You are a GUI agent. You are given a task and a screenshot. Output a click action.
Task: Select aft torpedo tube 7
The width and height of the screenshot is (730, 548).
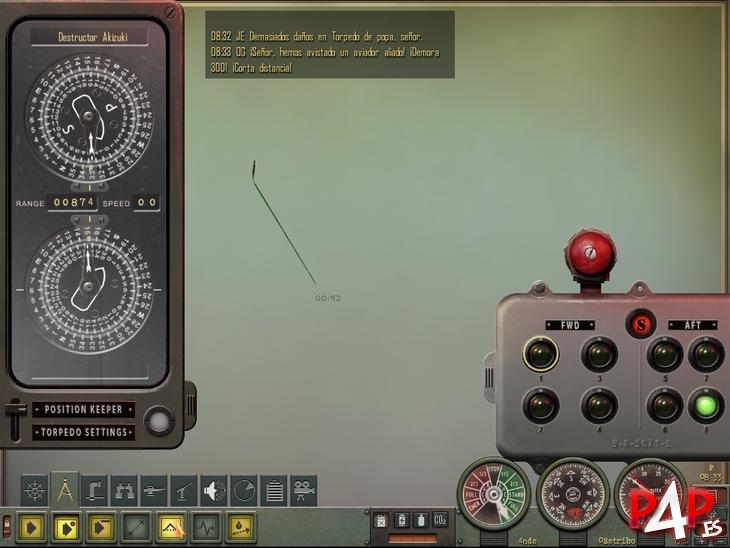point(706,353)
